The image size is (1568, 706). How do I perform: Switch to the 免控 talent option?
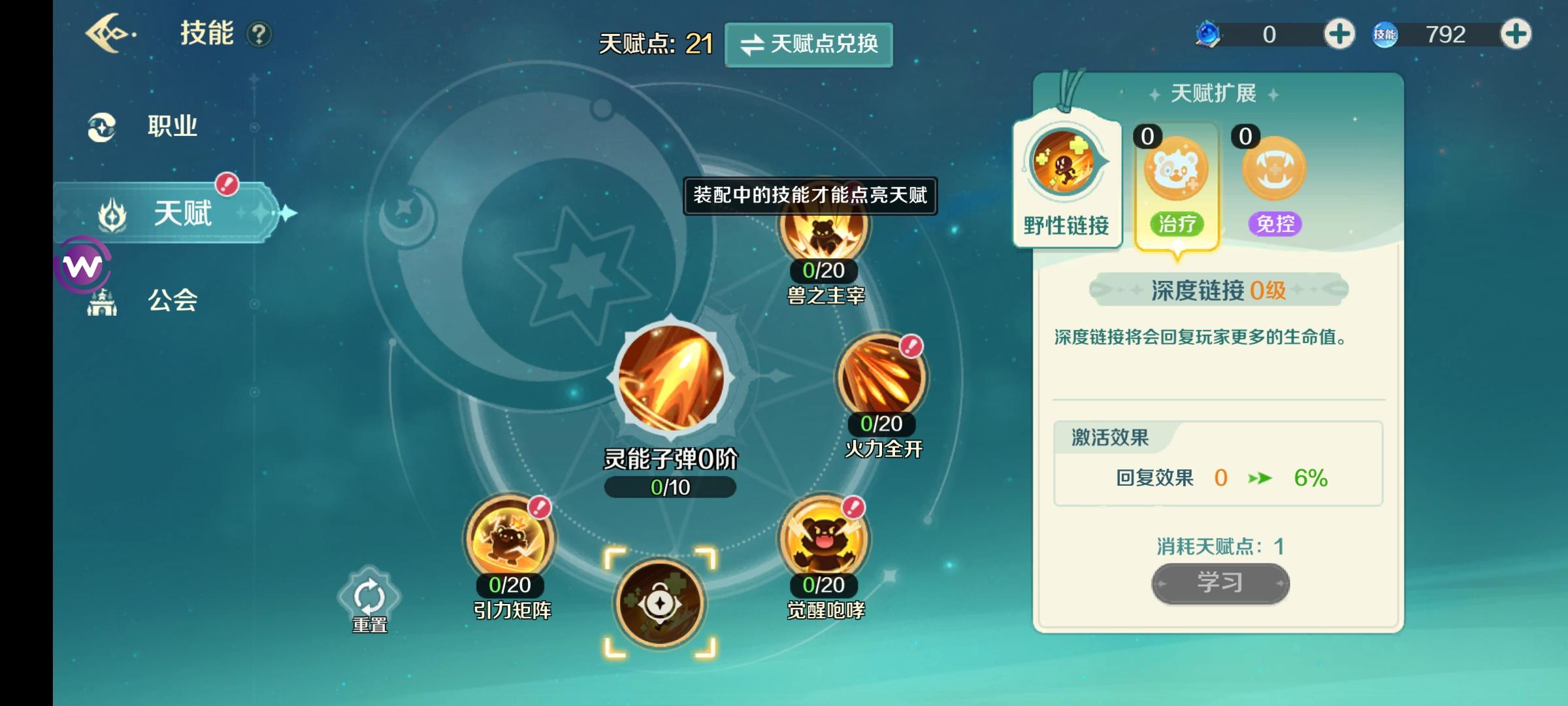(x=1273, y=169)
